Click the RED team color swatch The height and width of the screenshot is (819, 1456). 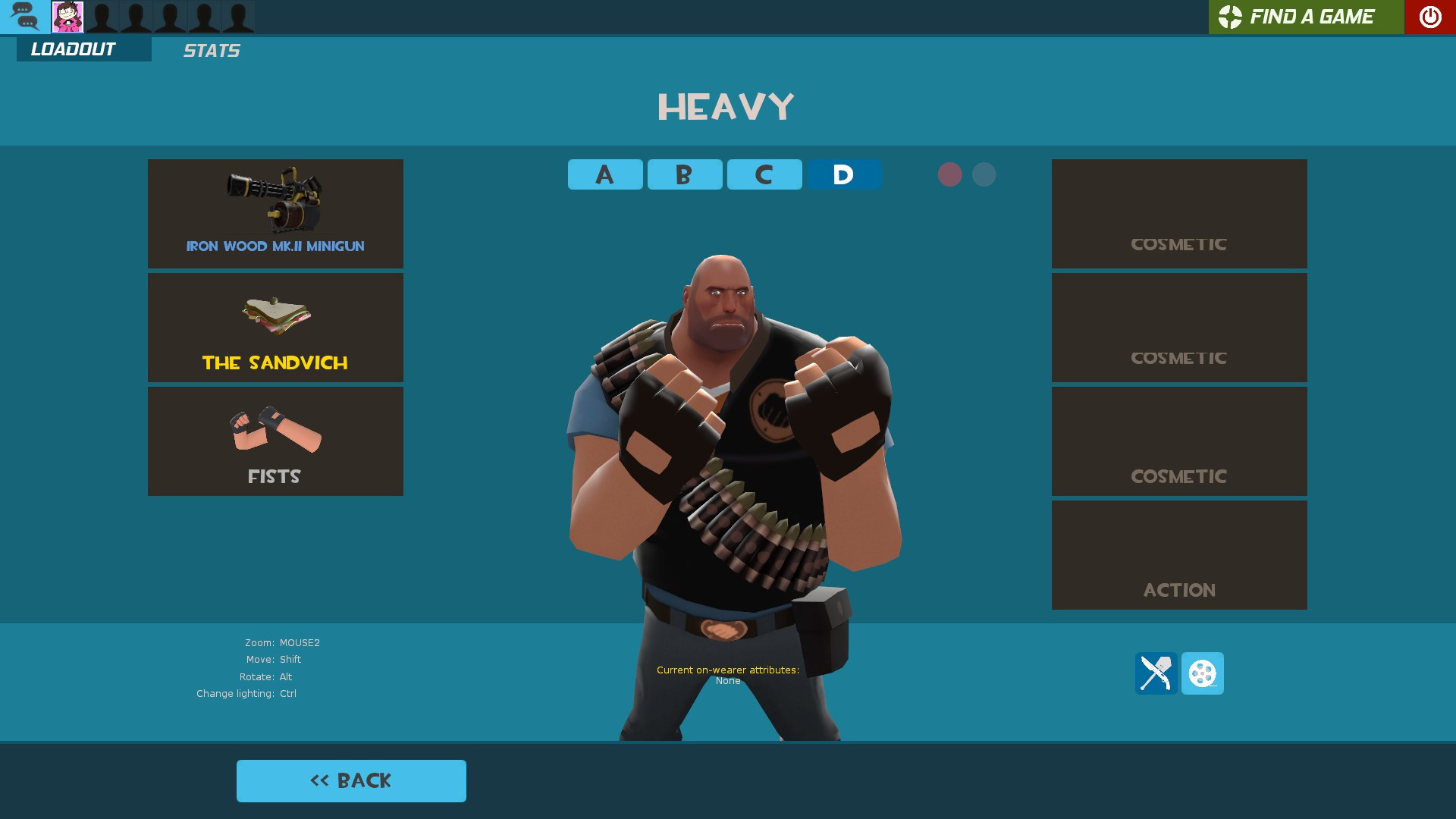[951, 174]
